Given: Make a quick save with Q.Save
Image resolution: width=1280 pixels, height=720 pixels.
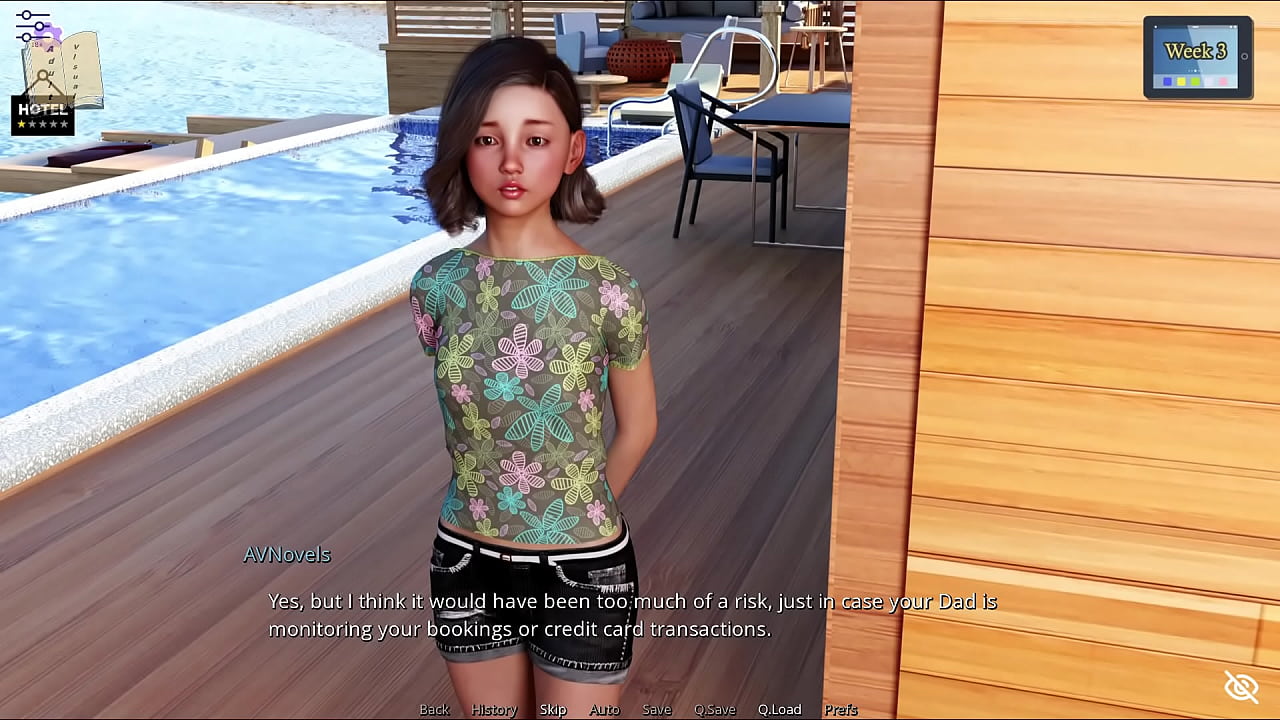Looking at the screenshot, I should [715, 709].
